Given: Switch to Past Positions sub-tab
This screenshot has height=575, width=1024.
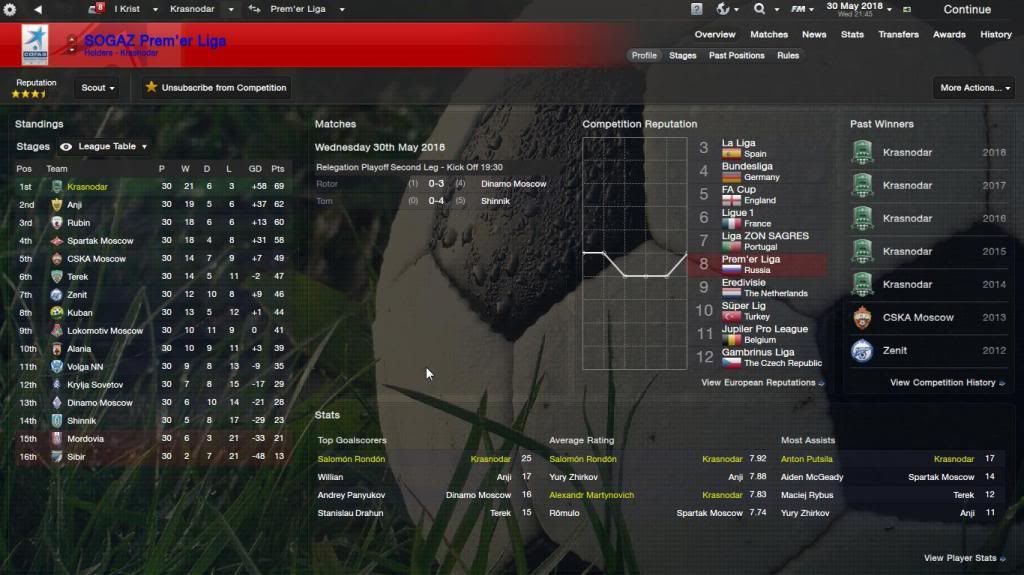Looking at the screenshot, I should coord(737,56).
